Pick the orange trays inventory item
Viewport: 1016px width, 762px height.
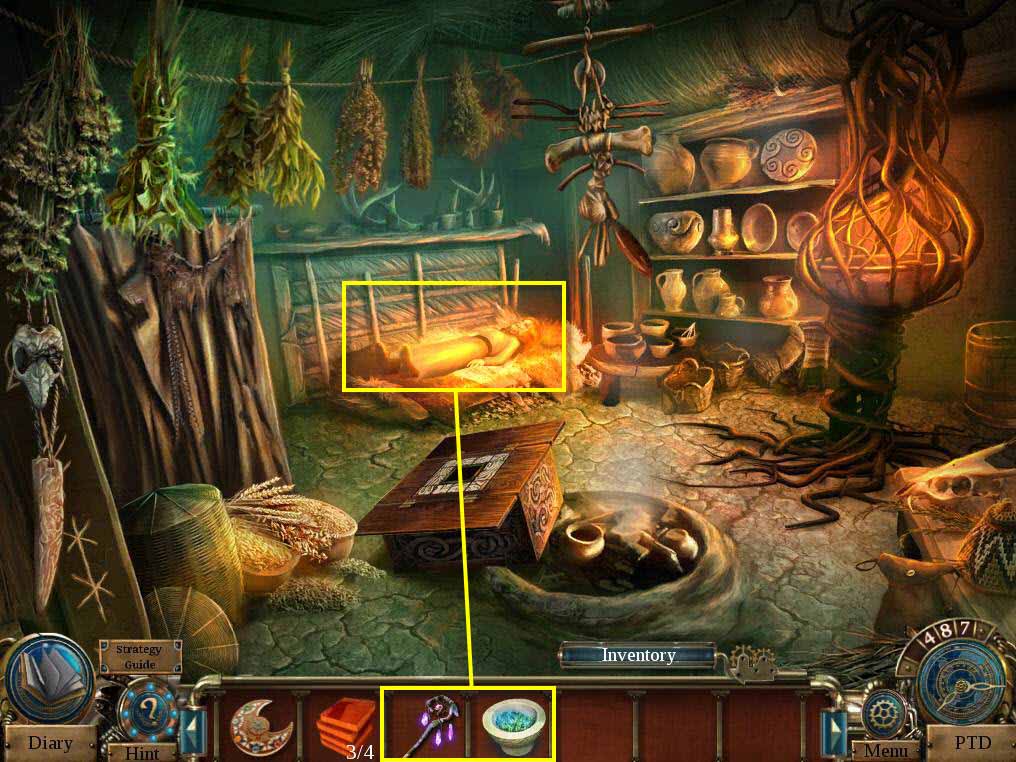346,721
